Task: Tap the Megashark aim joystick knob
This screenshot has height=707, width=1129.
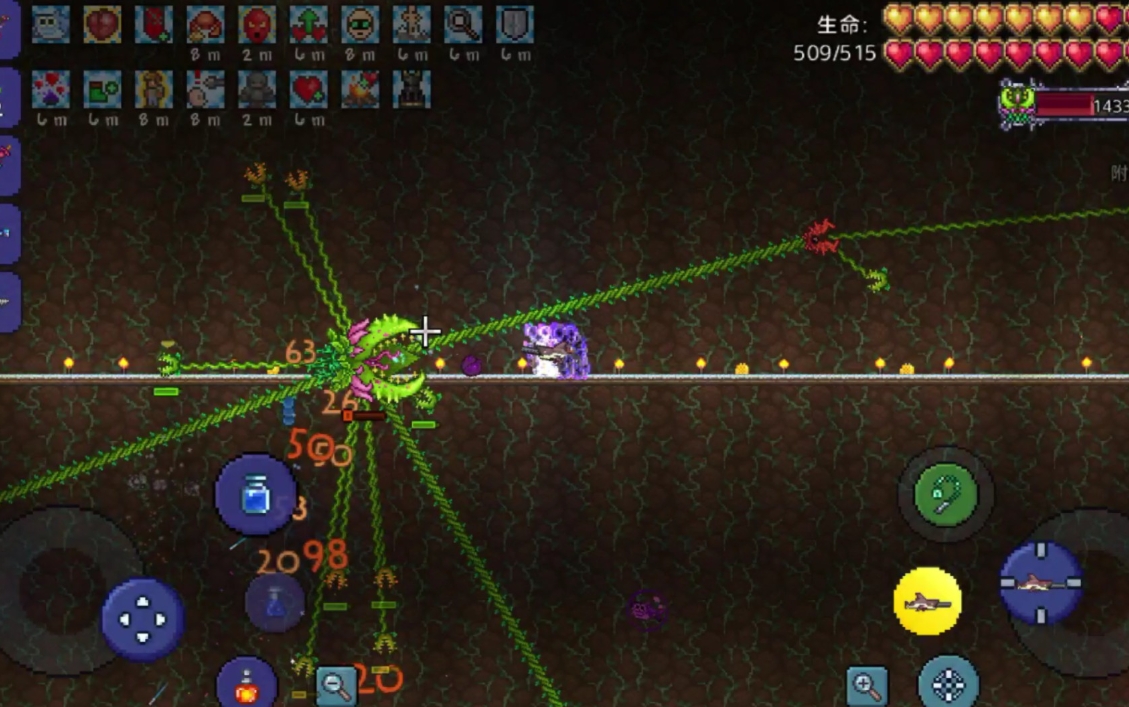Action: [x=1041, y=582]
